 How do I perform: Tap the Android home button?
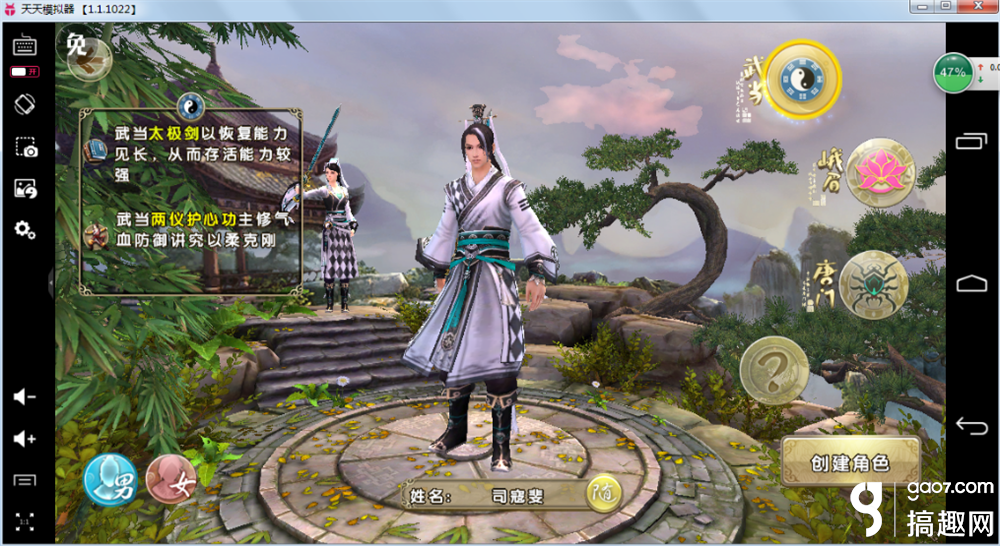972,283
